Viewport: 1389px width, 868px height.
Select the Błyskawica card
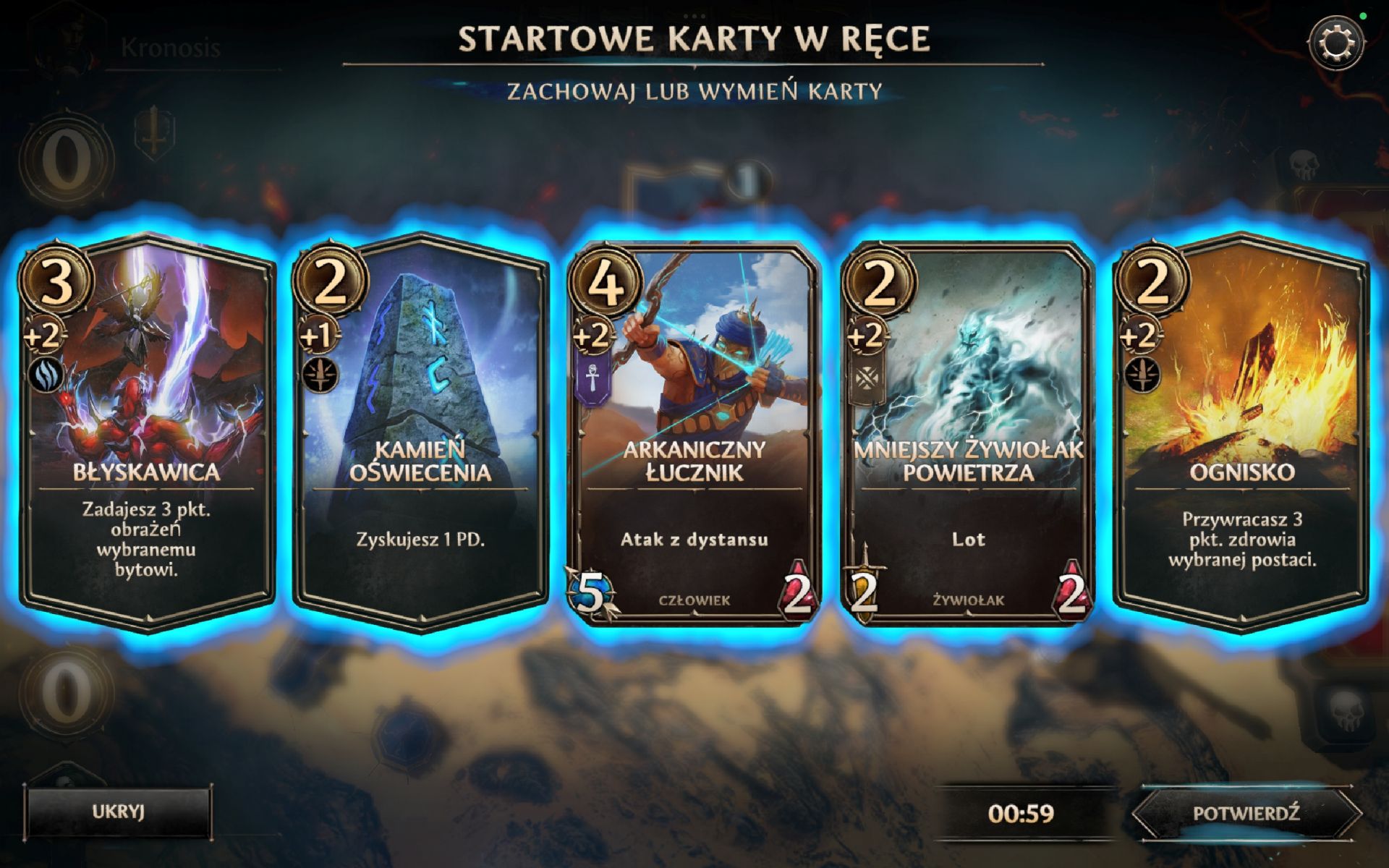tap(147, 434)
